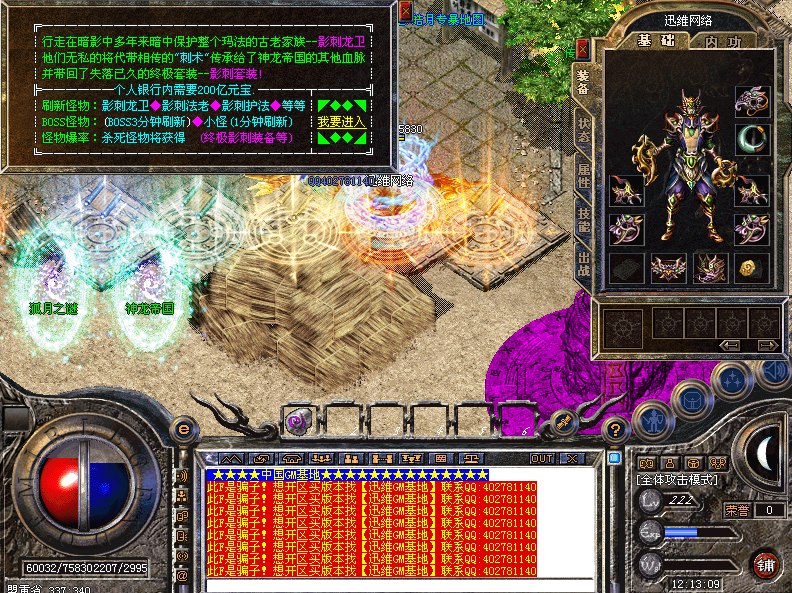This screenshot has width=792, height=593.
Task: Close the chat window with X button
Action: pos(572,458)
